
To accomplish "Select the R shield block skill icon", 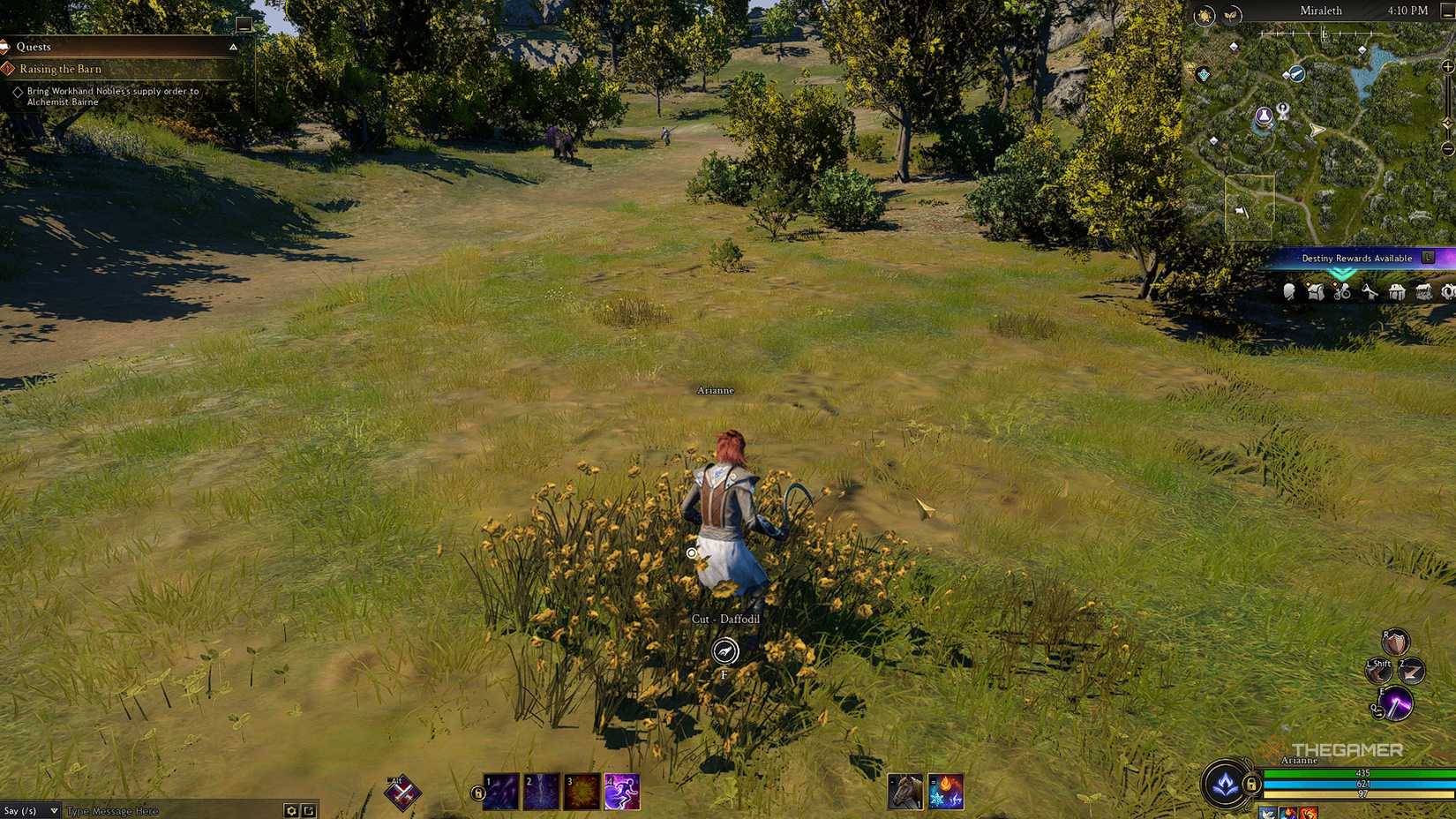I will [1394, 643].
